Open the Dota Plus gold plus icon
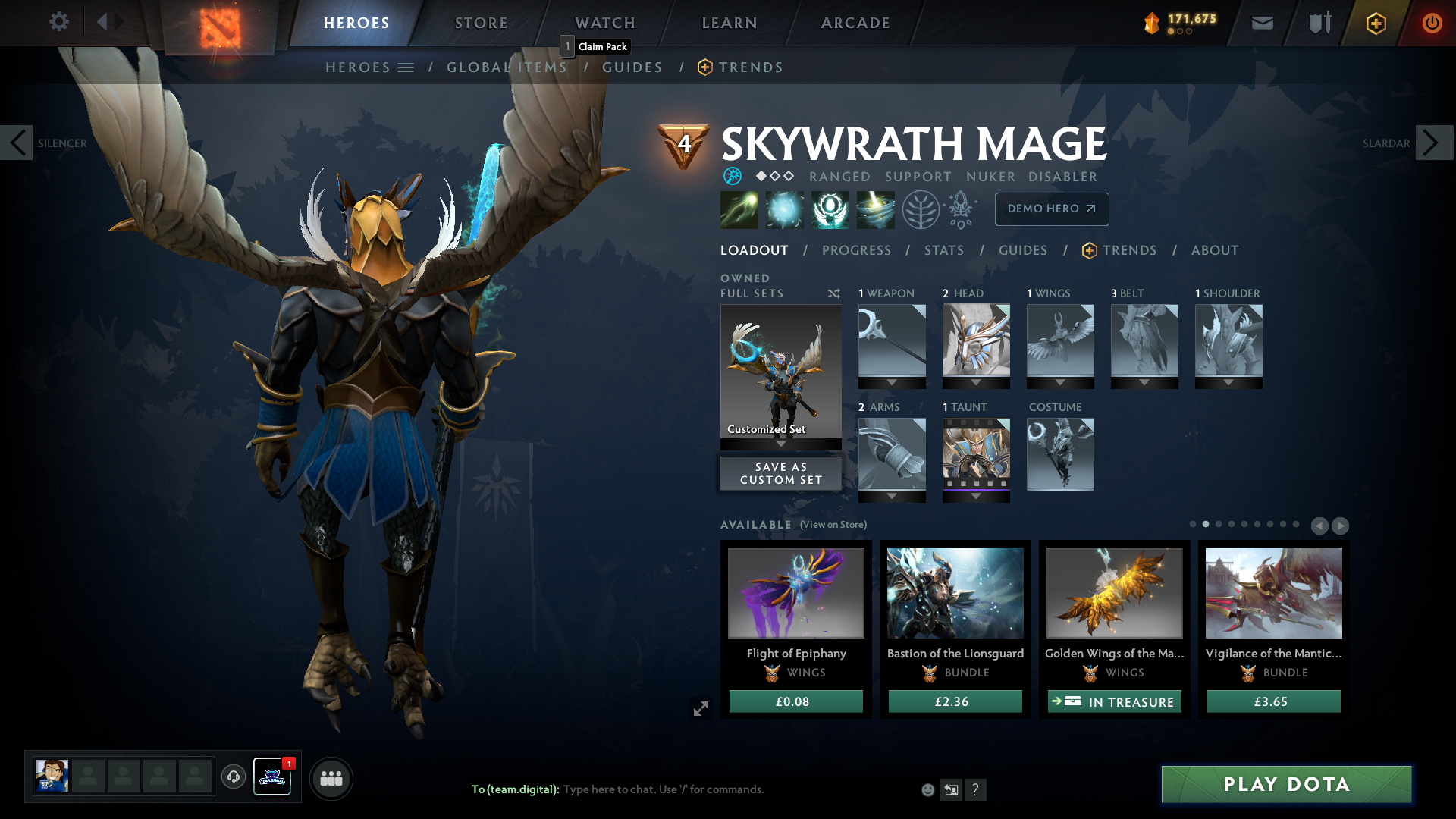 click(x=1376, y=23)
